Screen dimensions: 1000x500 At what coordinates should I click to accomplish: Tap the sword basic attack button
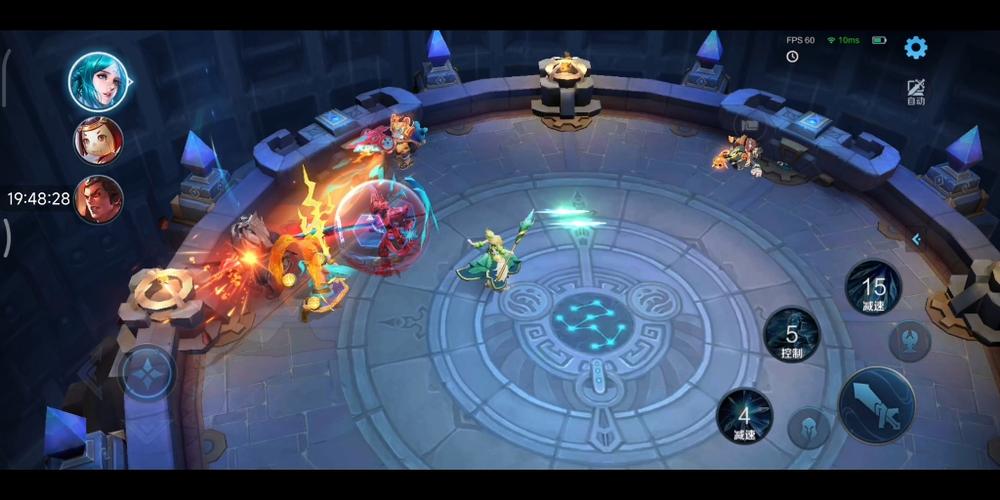[876, 404]
